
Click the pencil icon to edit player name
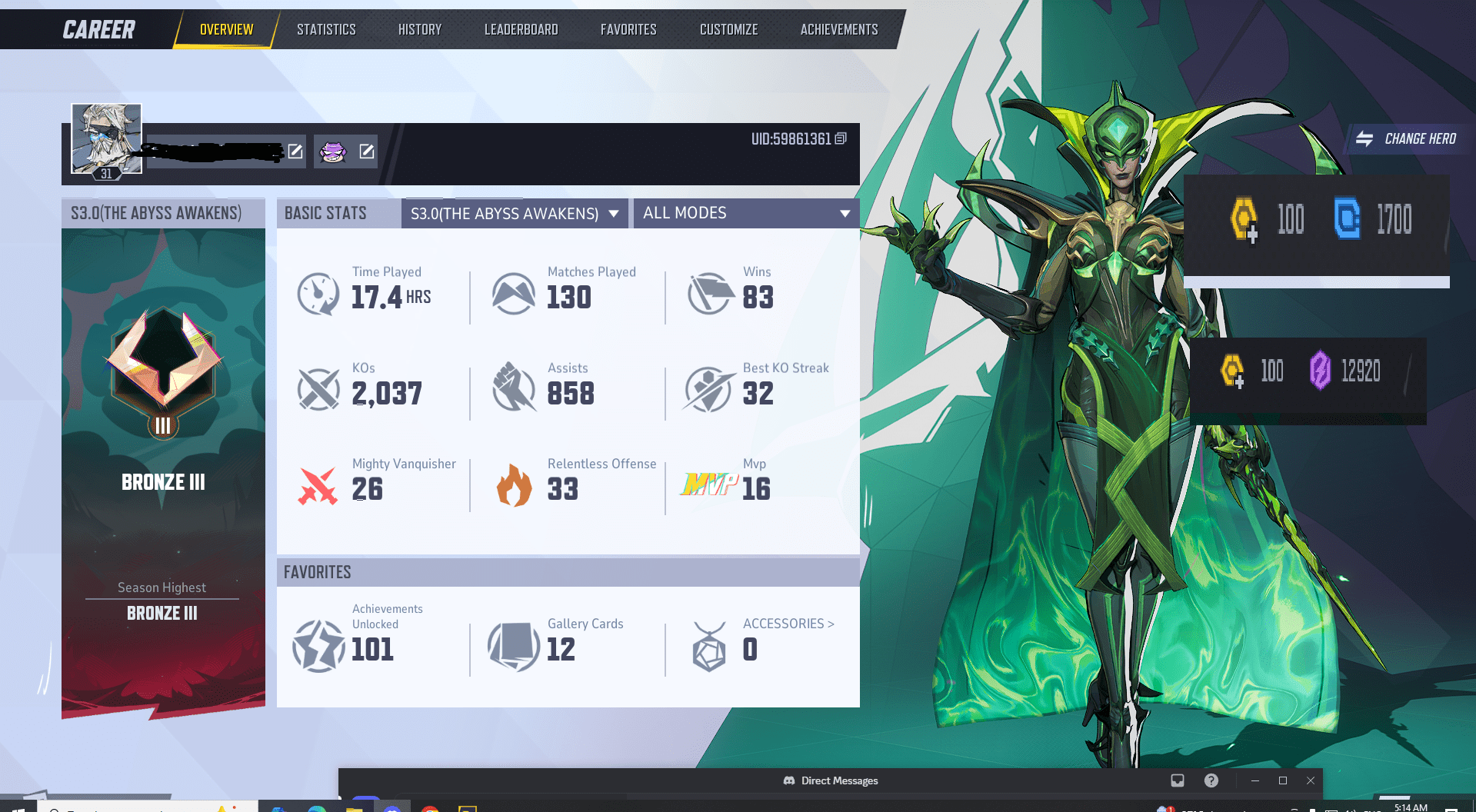[295, 151]
